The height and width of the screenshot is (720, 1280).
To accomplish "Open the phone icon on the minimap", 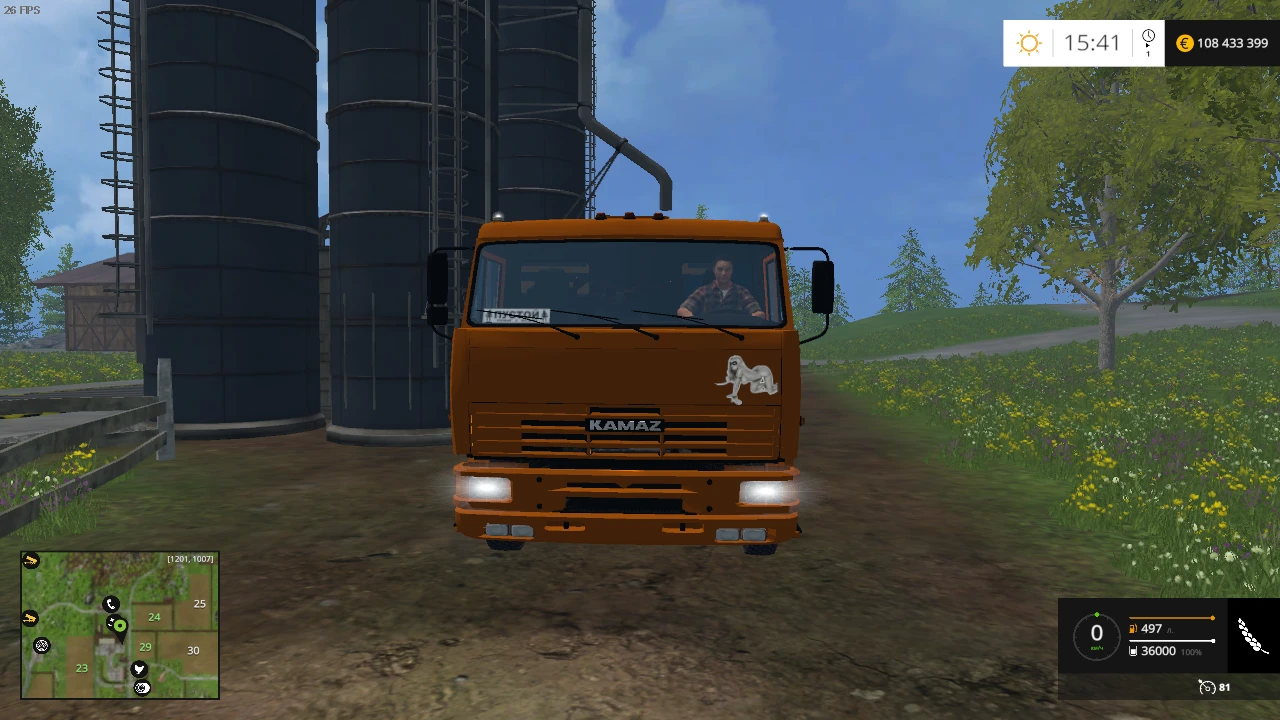I will 111,604.
